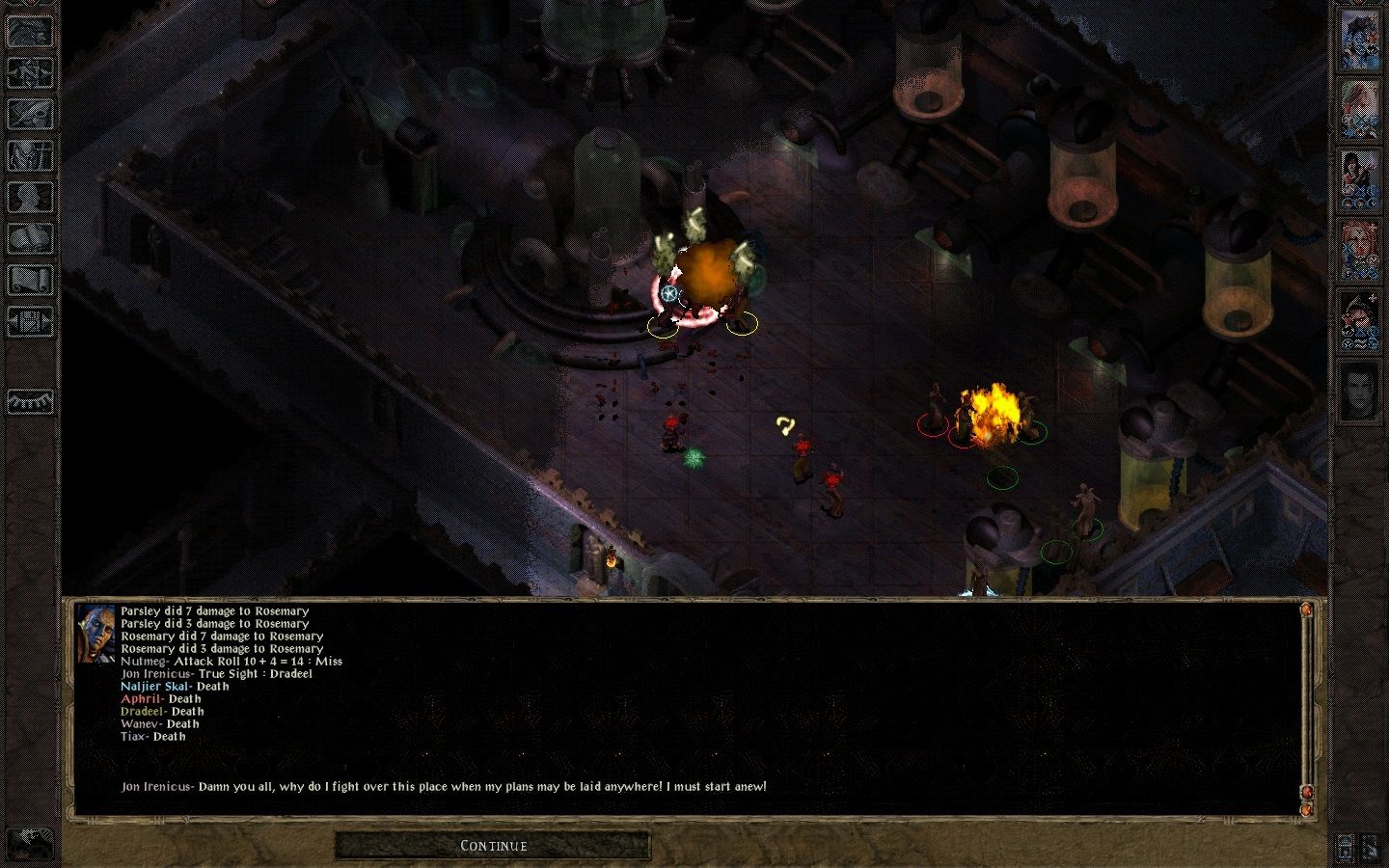Viewport: 1389px width, 868px height.
Task: Rest the party using the closed eye button
Action: point(31,399)
